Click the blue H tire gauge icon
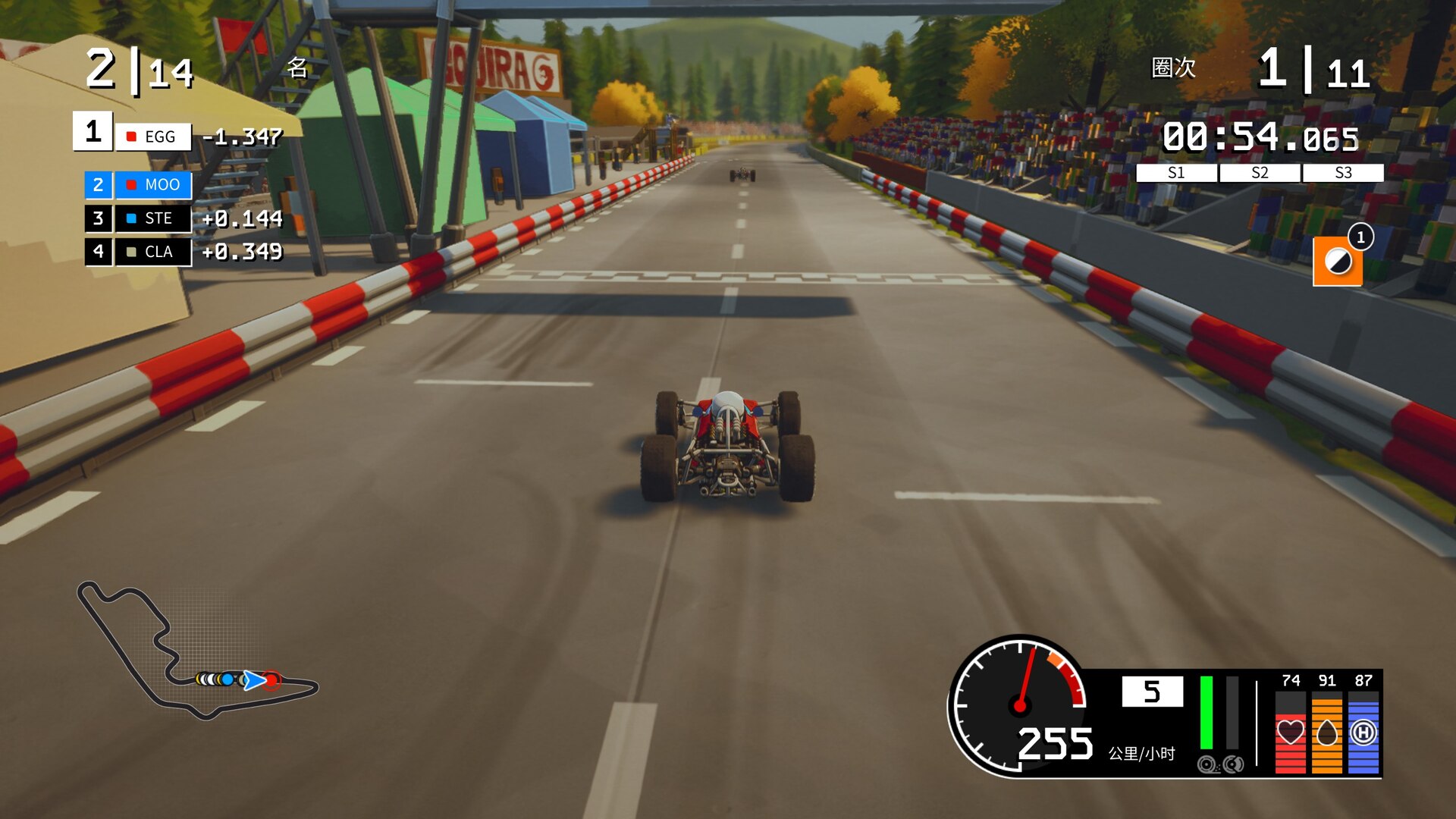 [x=1363, y=732]
